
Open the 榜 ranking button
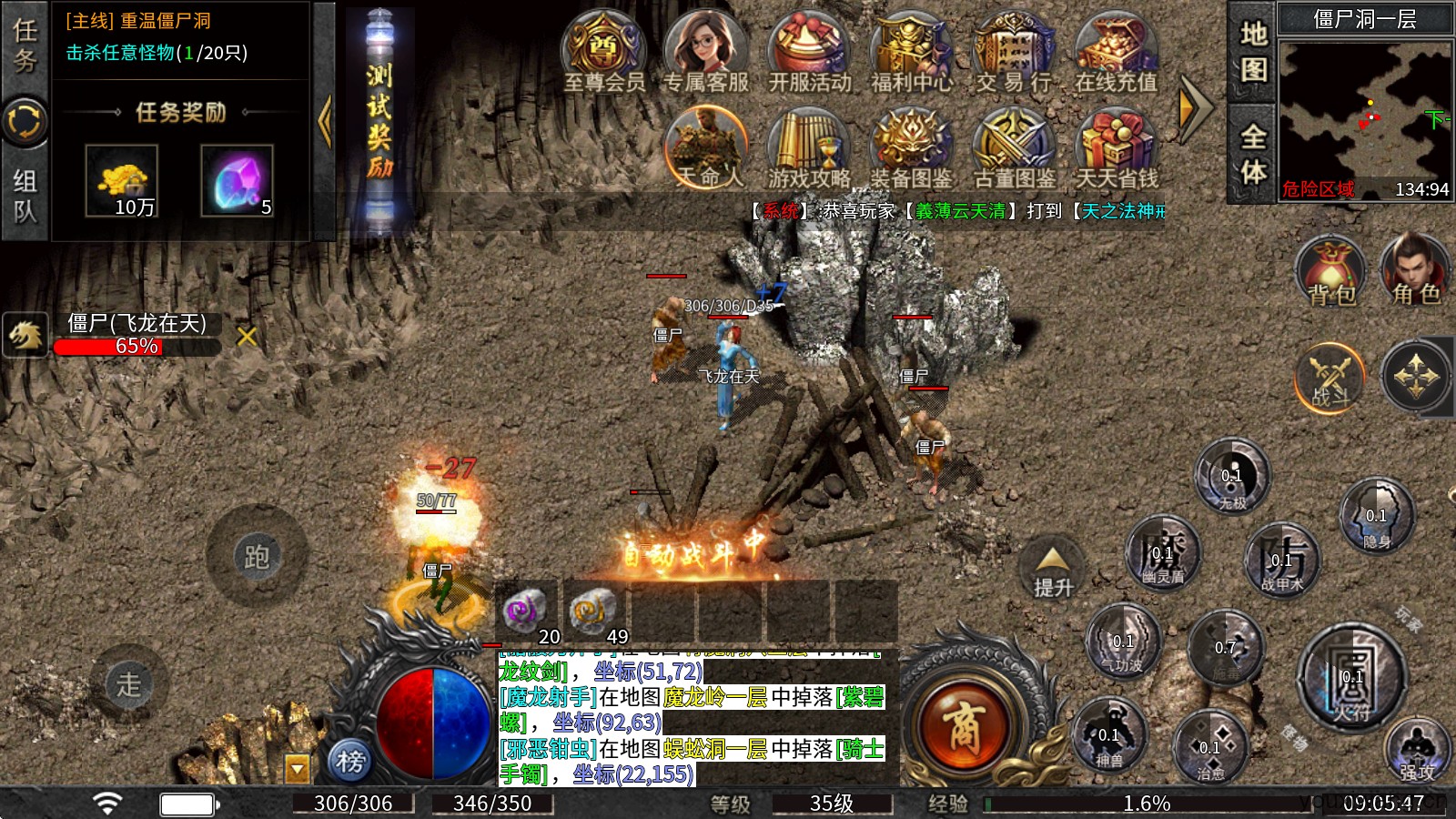[350, 760]
